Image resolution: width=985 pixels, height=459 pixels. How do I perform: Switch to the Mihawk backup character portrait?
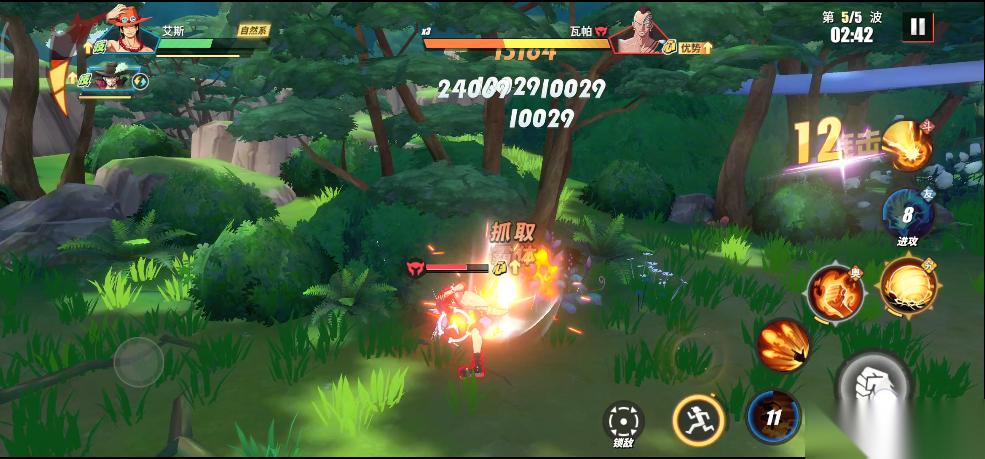pos(105,79)
